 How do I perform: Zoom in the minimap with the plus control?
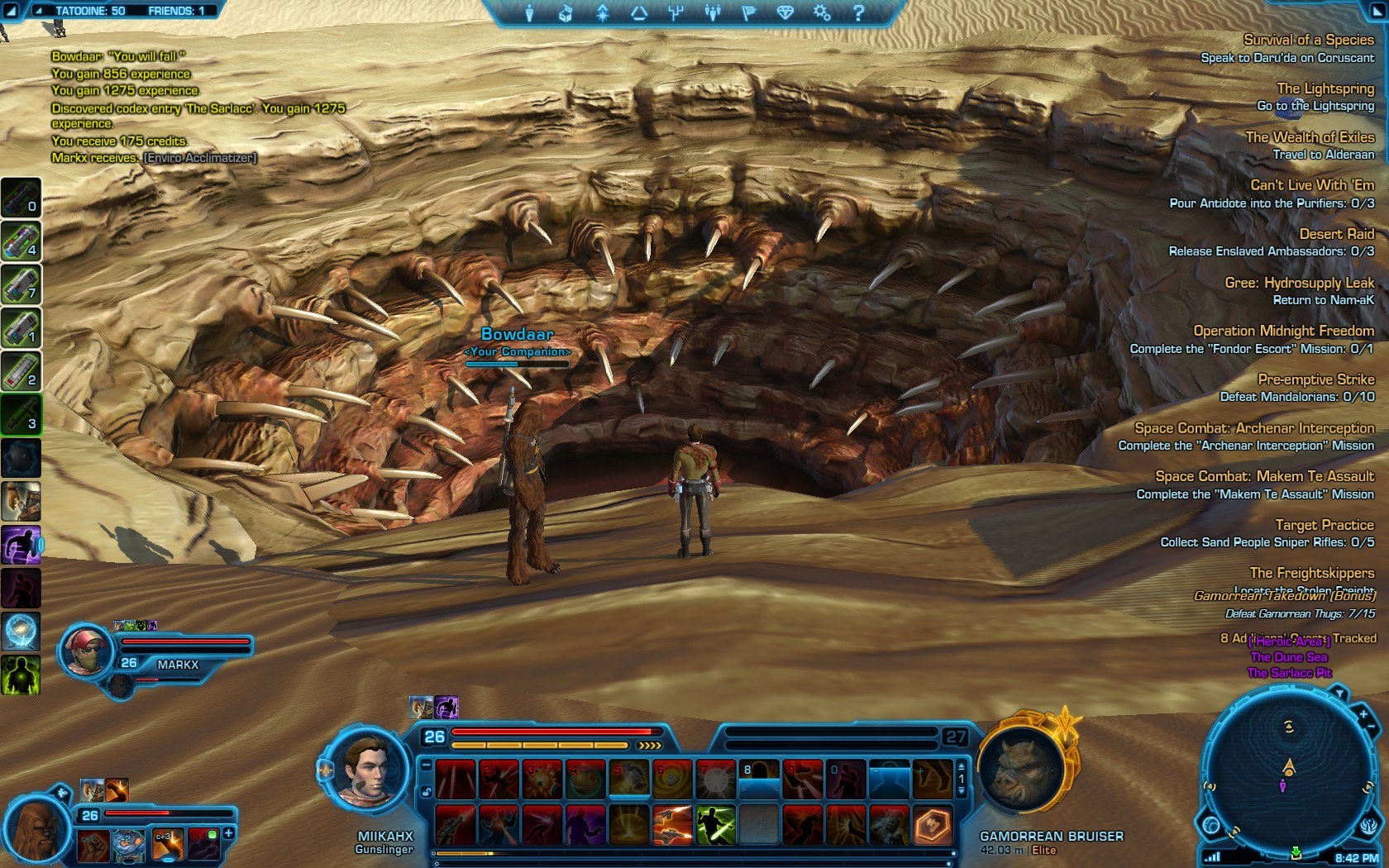1363,714
